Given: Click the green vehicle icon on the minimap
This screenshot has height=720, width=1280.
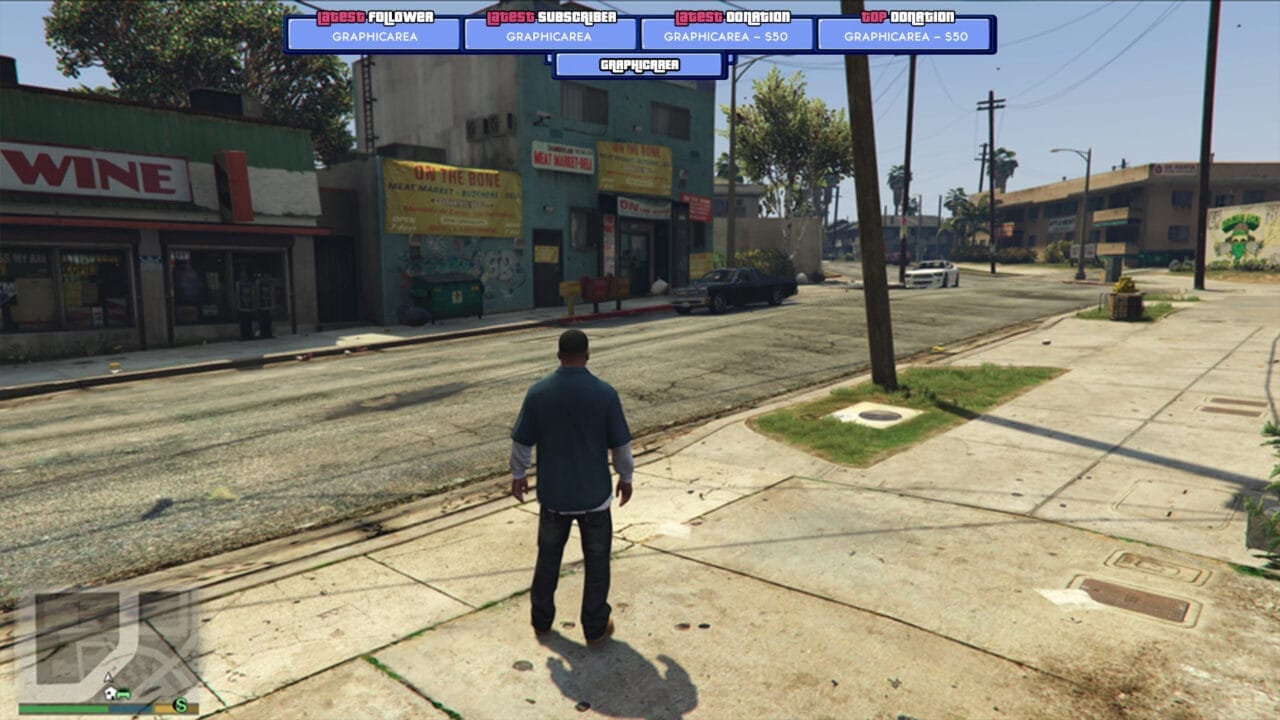Looking at the screenshot, I should [123, 694].
